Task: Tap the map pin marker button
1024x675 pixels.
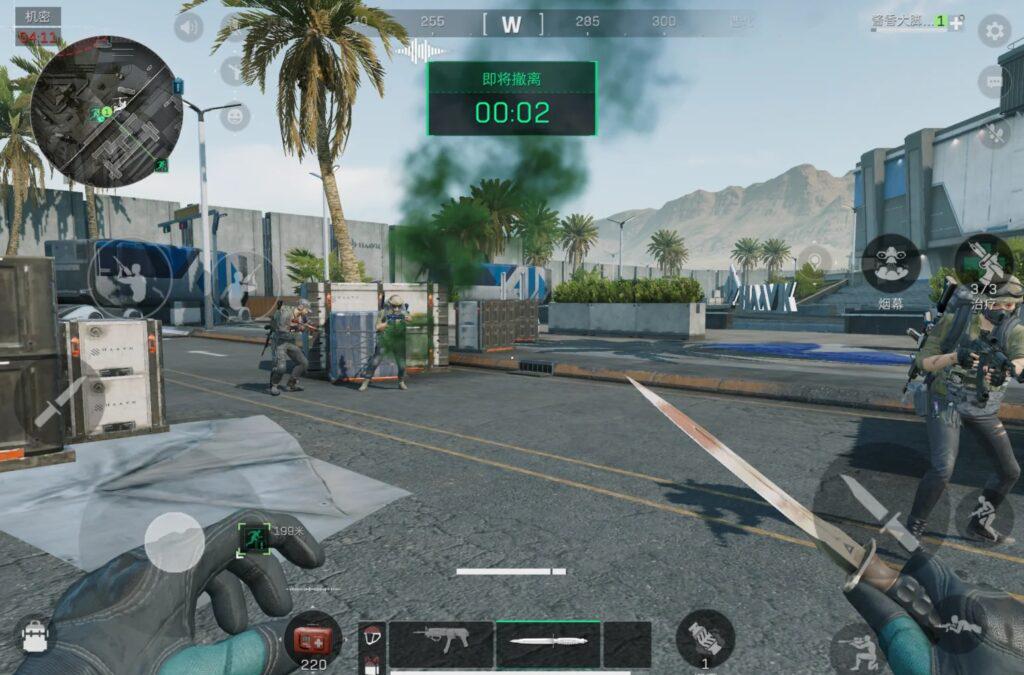Action: point(815,262)
